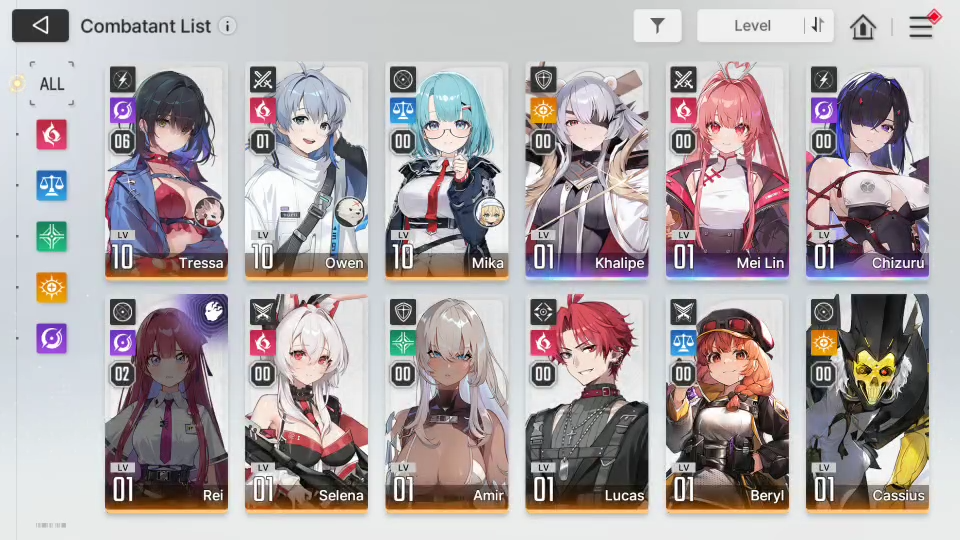Select the Cassius combatant card
This screenshot has height=540, width=960.
867,402
